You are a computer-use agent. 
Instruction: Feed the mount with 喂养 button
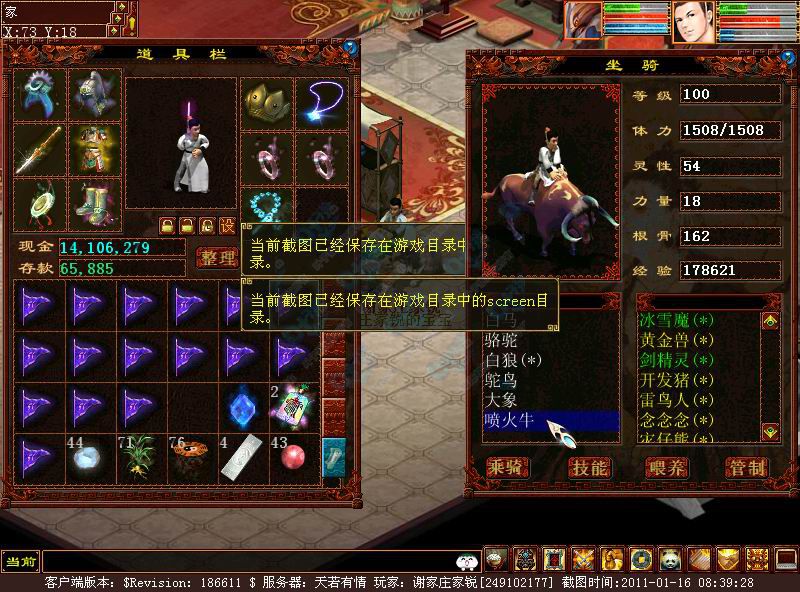667,467
